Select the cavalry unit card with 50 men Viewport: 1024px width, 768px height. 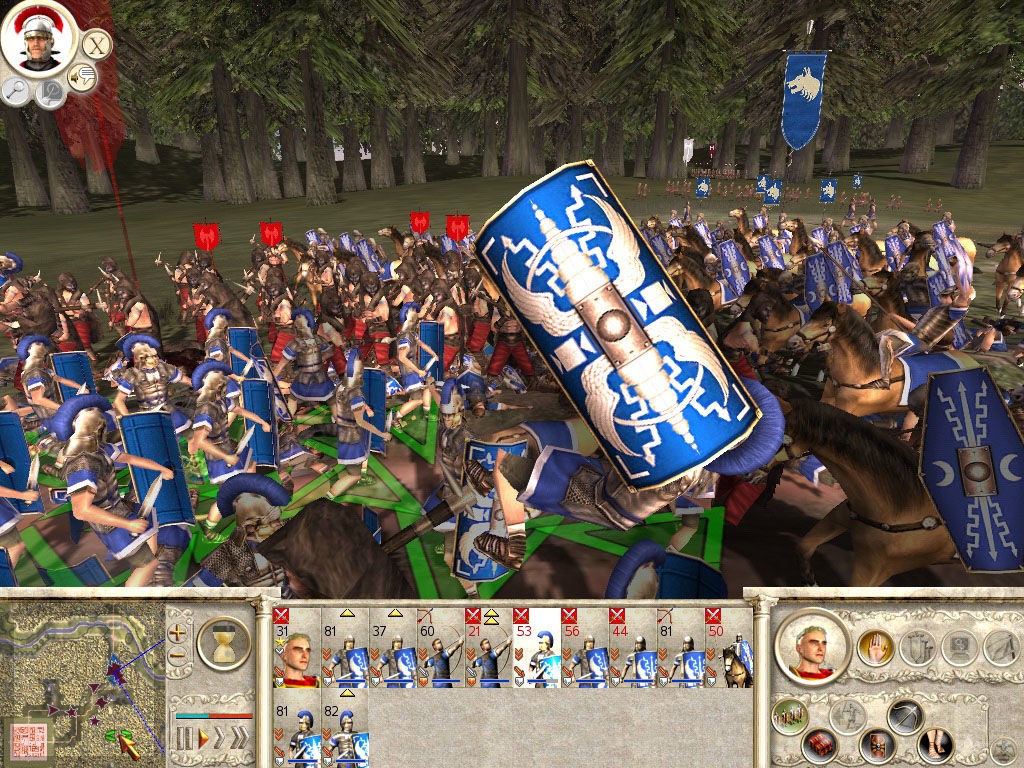click(729, 648)
